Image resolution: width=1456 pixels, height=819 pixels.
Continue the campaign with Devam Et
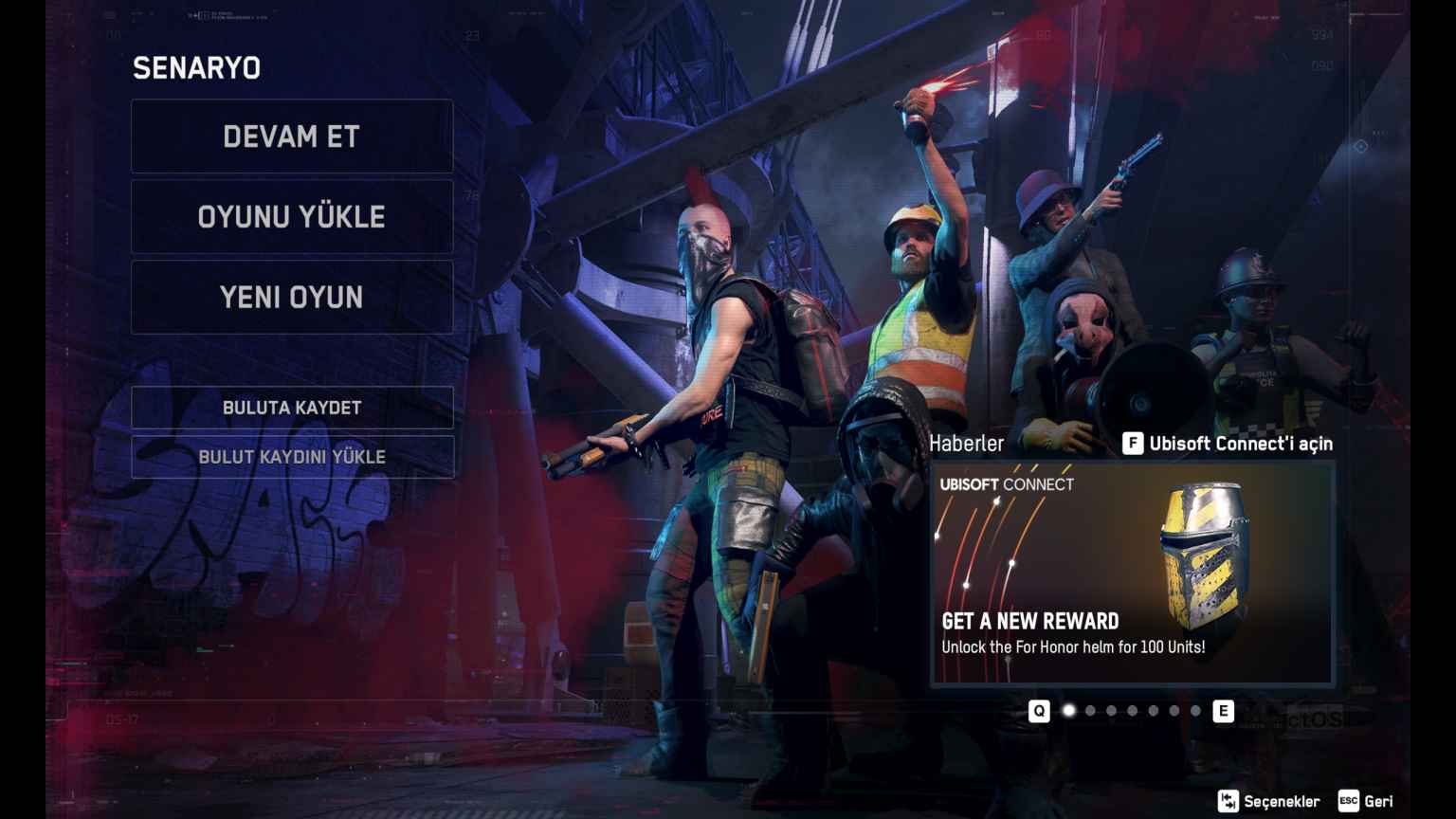click(292, 136)
